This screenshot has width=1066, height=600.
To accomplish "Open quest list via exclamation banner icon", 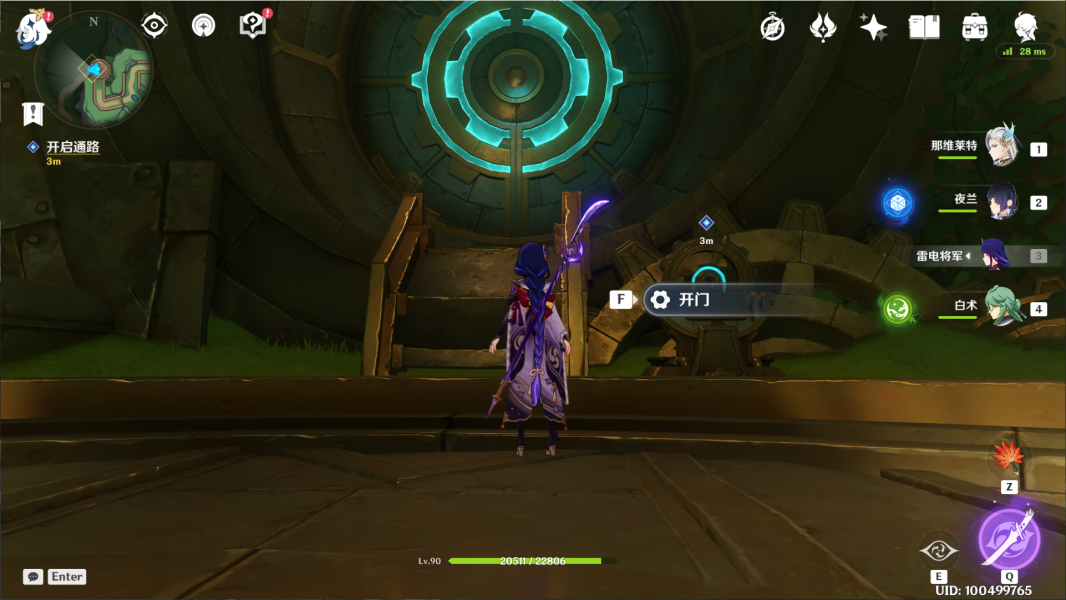I will pyautogui.click(x=34, y=112).
